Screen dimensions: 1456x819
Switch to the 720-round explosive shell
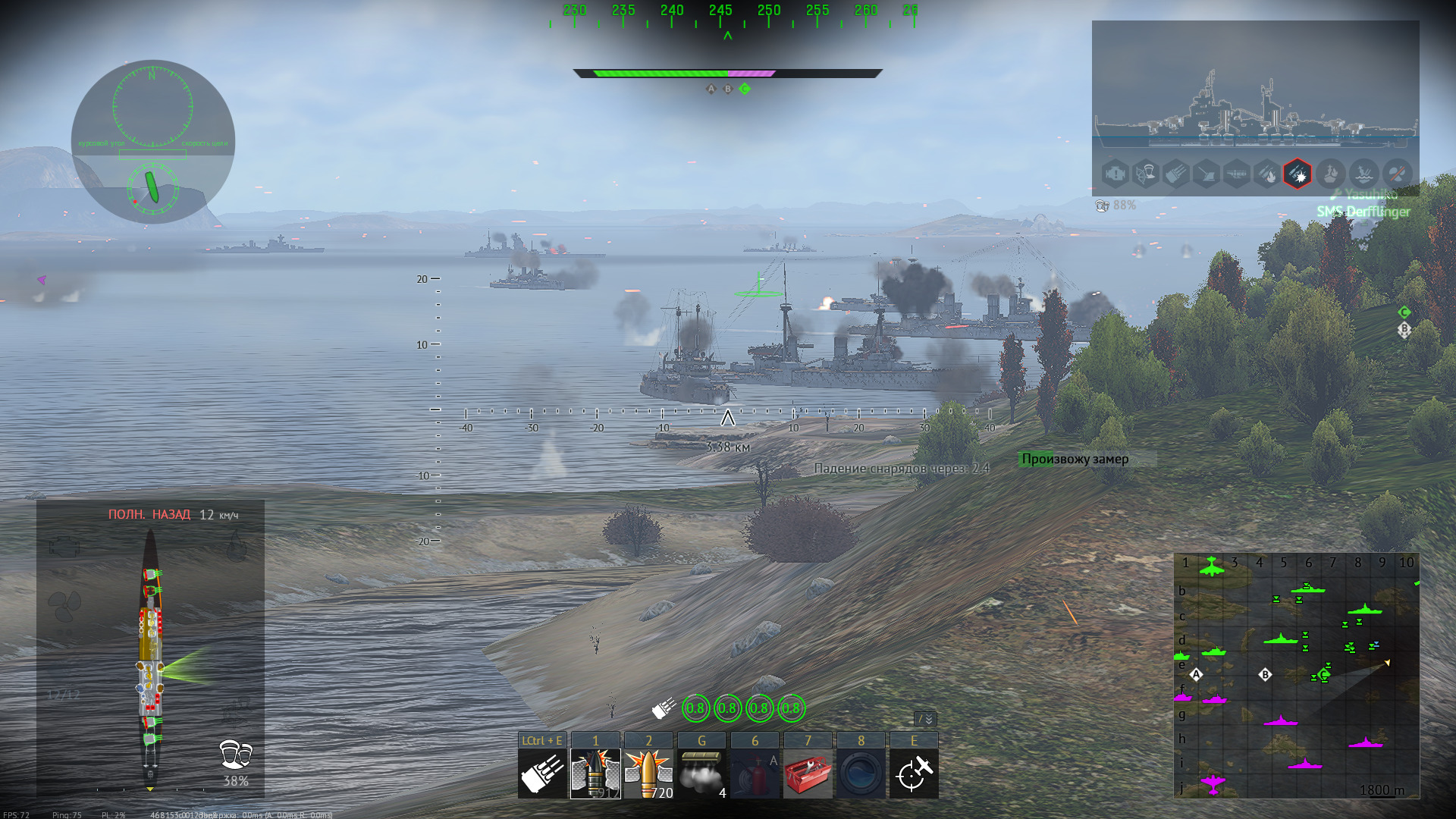click(x=648, y=773)
